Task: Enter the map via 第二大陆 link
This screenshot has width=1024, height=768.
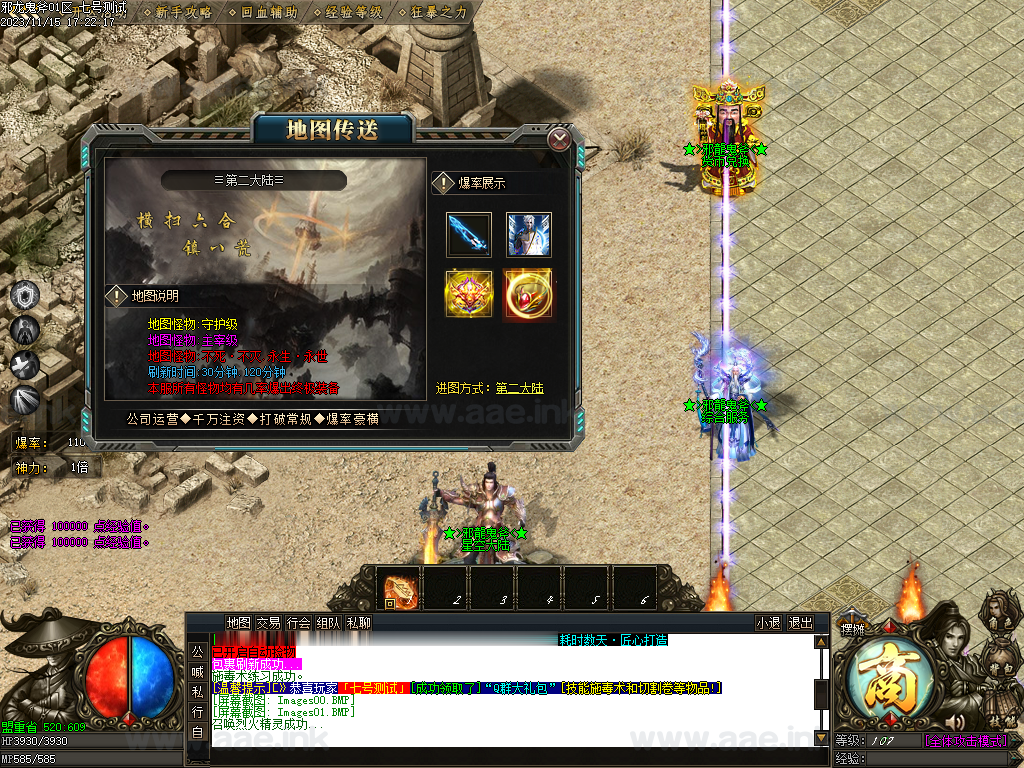Action: (x=520, y=388)
